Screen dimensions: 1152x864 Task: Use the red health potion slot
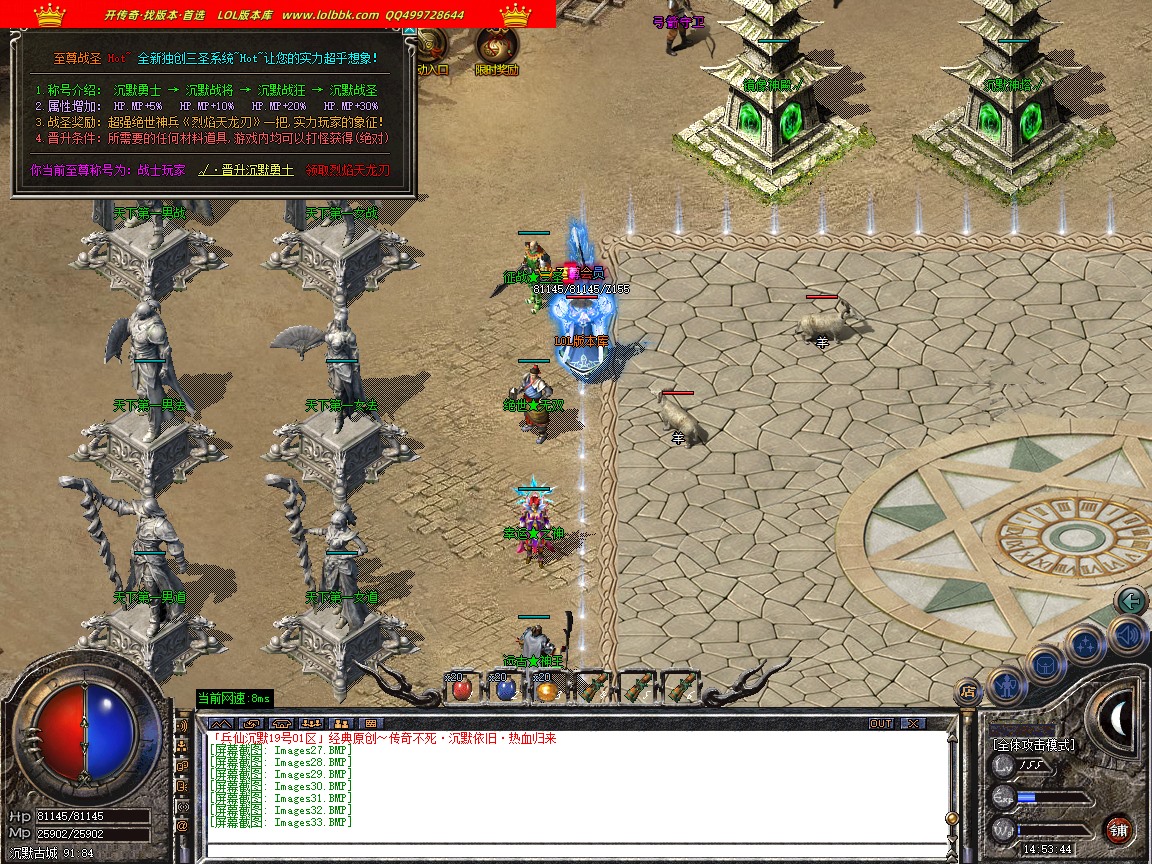pos(462,689)
